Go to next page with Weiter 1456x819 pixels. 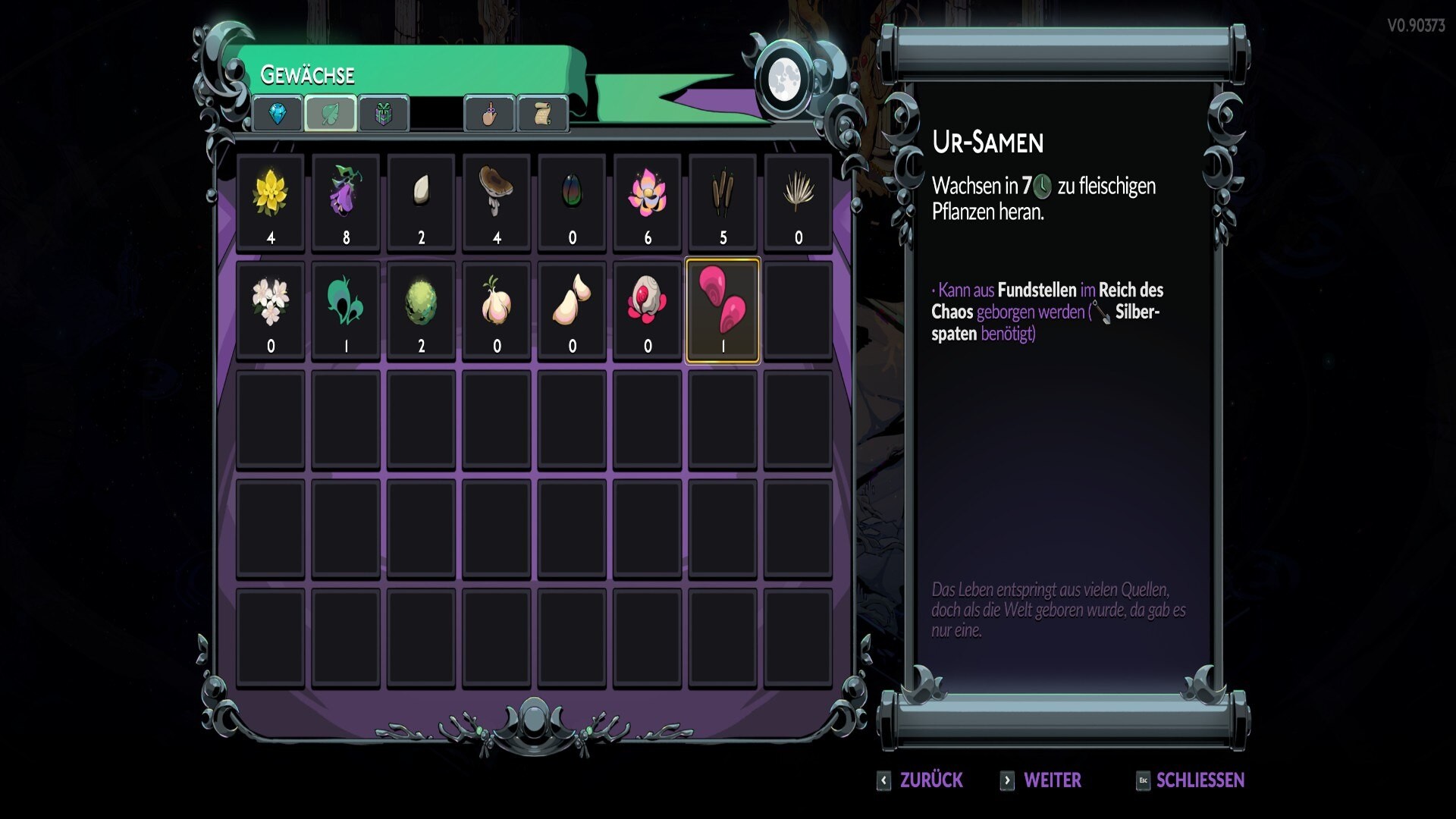(x=1041, y=780)
